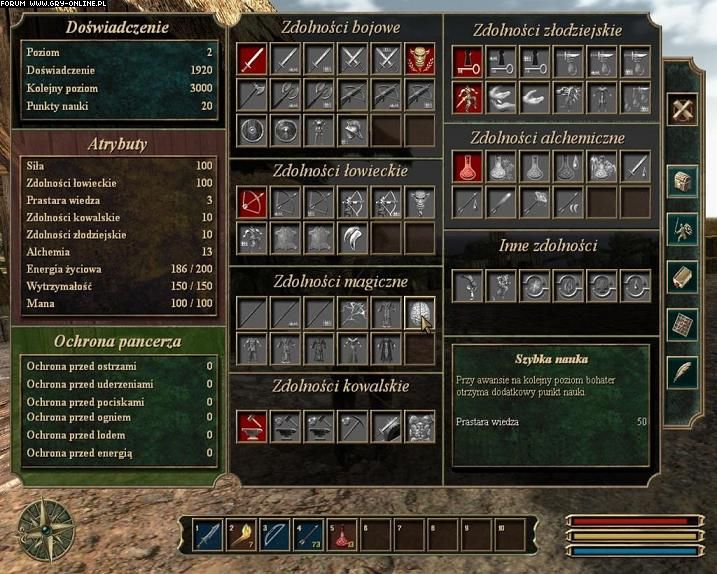Switch to the warrior character tab
717x574 pixels.
point(684,229)
